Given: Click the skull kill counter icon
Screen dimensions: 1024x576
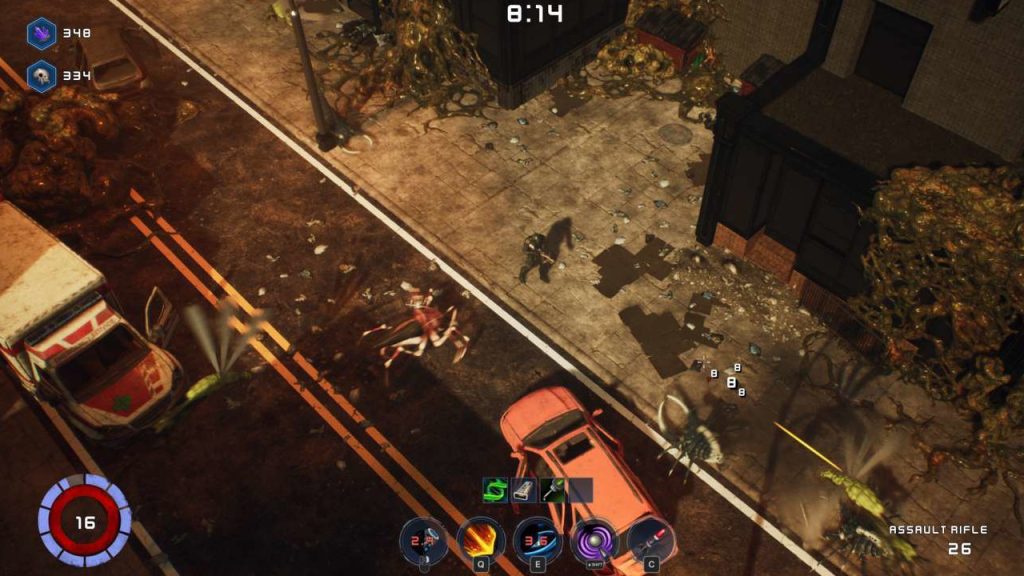Looking at the screenshot, I should 41,76.
